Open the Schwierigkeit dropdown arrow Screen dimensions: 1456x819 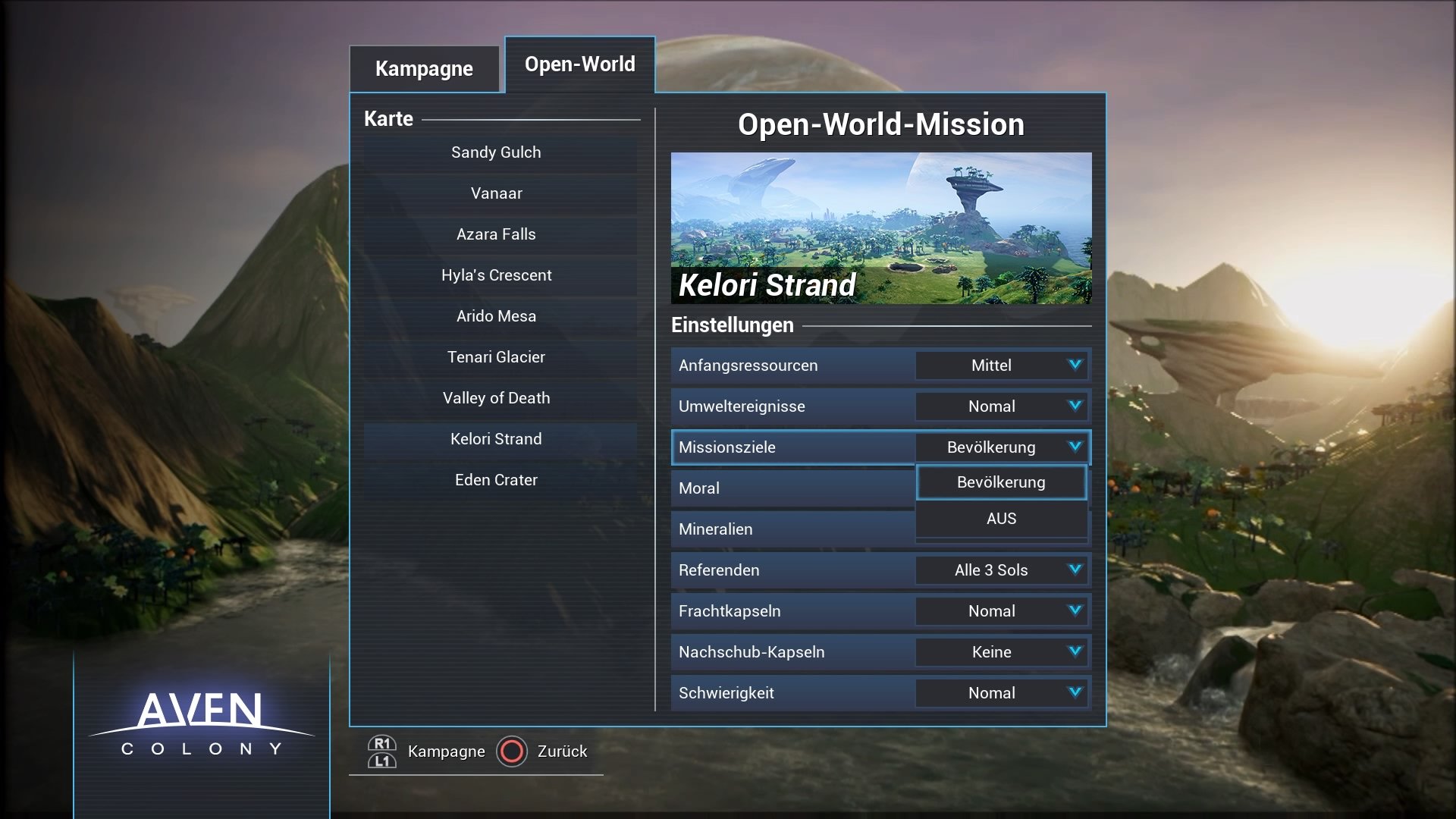(1074, 692)
